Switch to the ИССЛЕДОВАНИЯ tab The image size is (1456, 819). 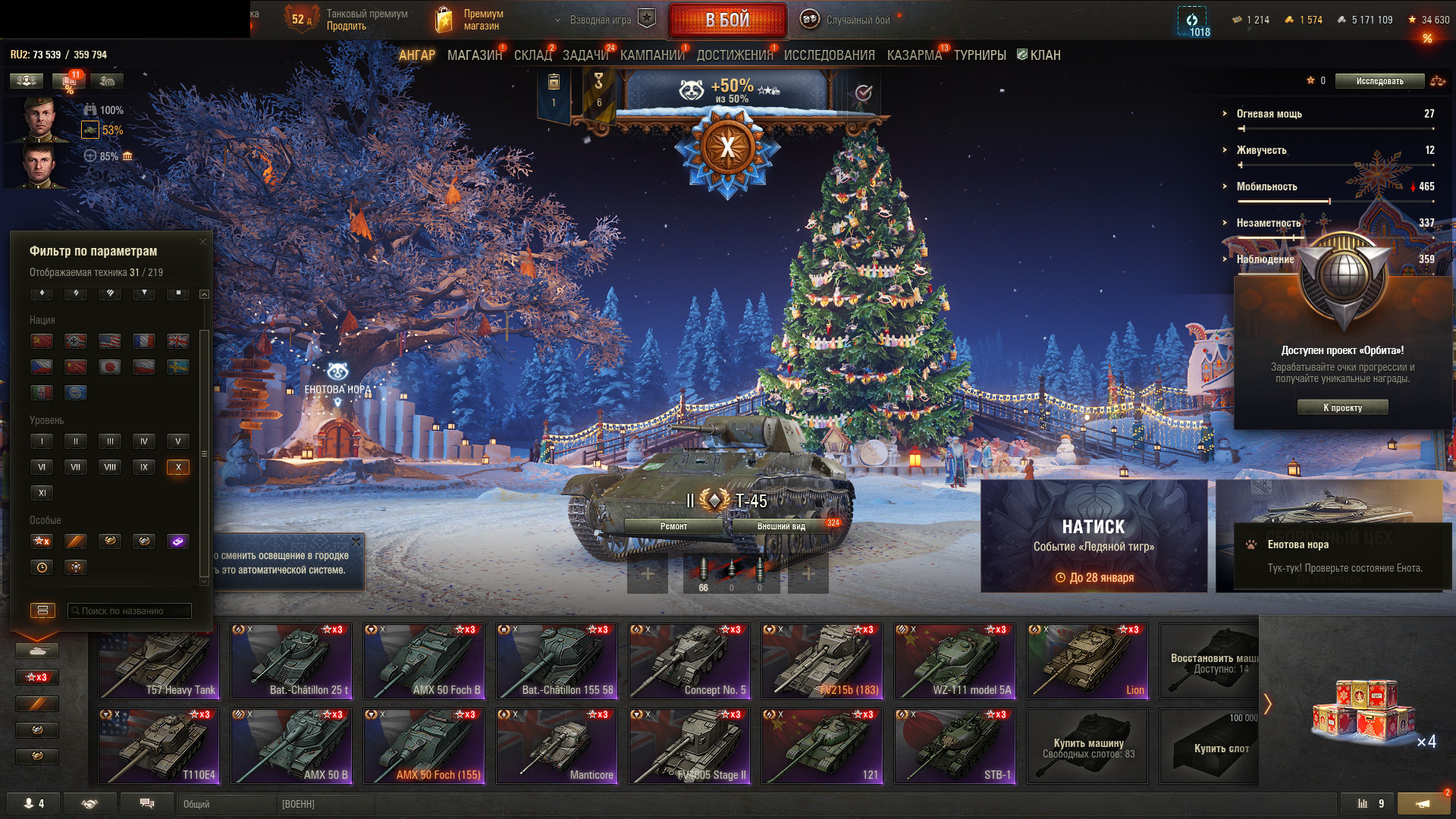click(x=829, y=55)
